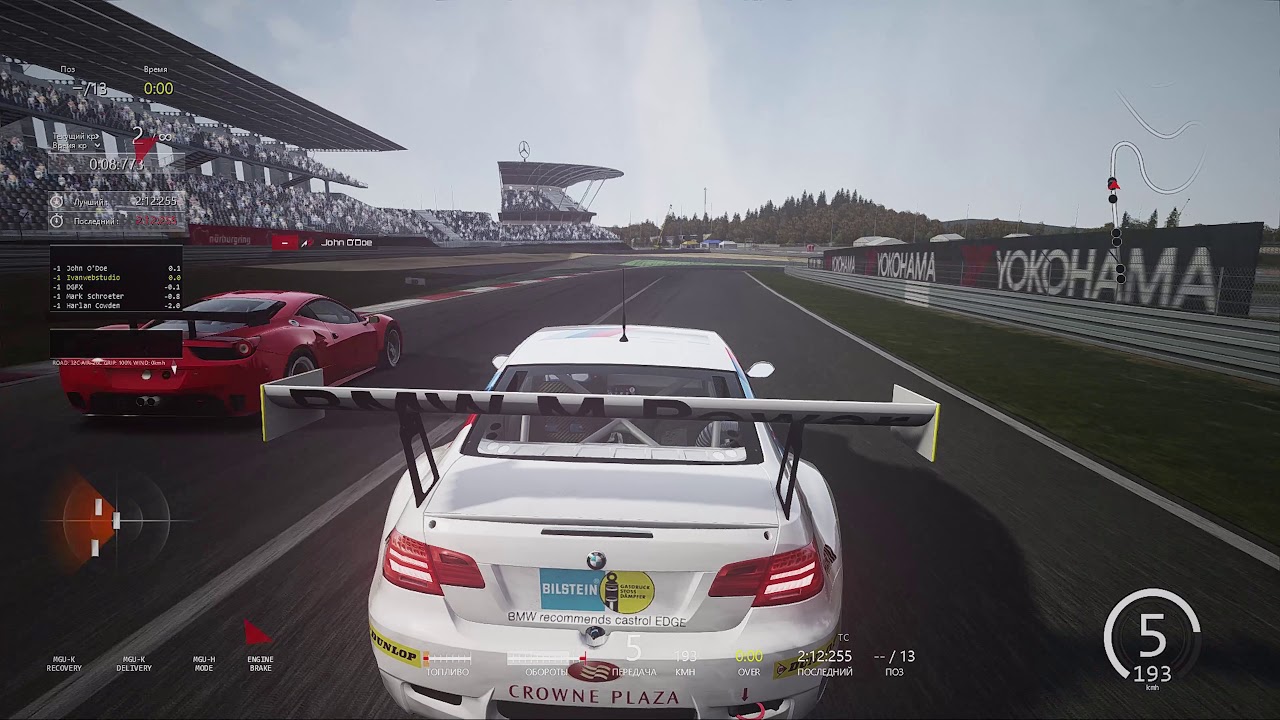The width and height of the screenshot is (1280, 720).
Task: Click the round gear and speed gauge
Action: click(x=1152, y=640)
